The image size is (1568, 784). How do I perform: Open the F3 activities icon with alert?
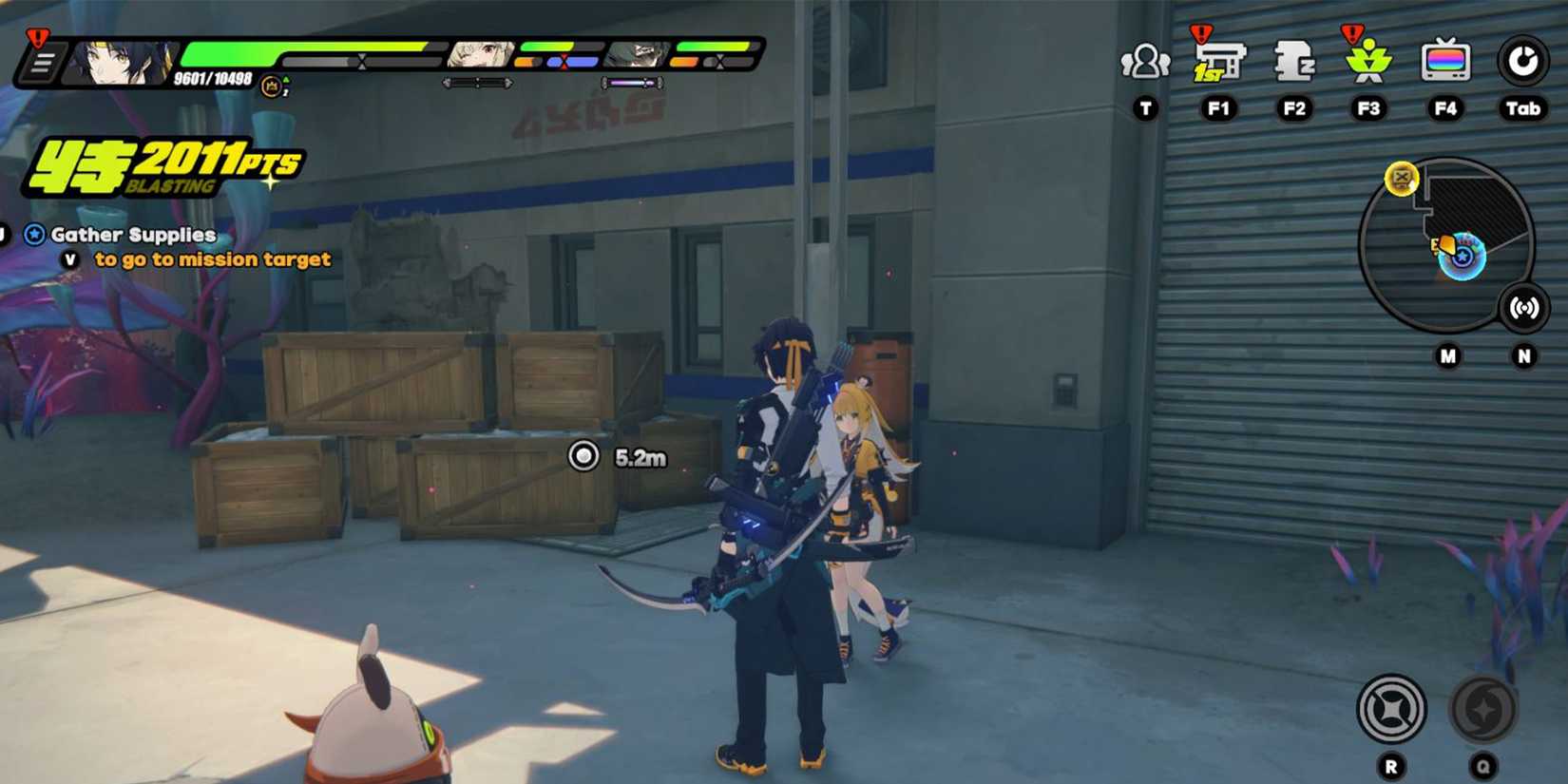(1368, 61)
